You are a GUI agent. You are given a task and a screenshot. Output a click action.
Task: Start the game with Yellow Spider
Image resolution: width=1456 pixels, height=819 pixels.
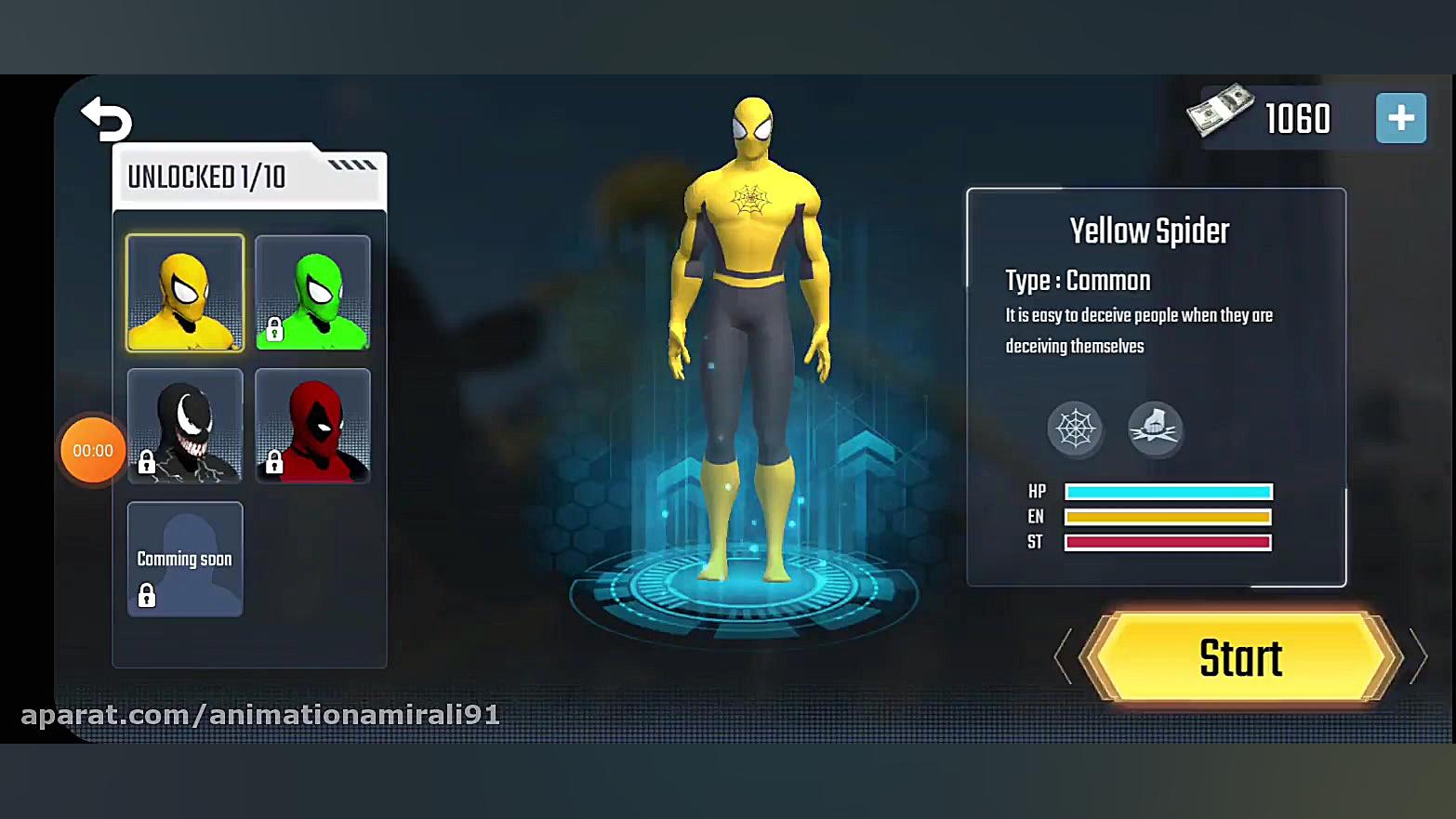click(1240, 658)
